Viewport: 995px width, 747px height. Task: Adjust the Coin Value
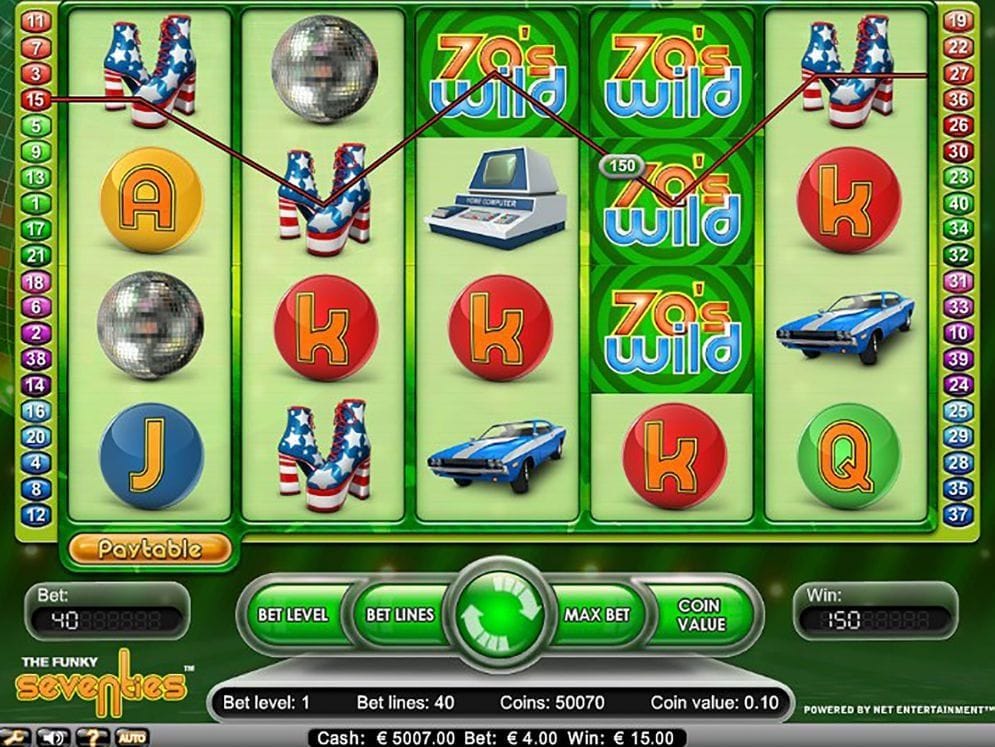click(x=698, y=613)
